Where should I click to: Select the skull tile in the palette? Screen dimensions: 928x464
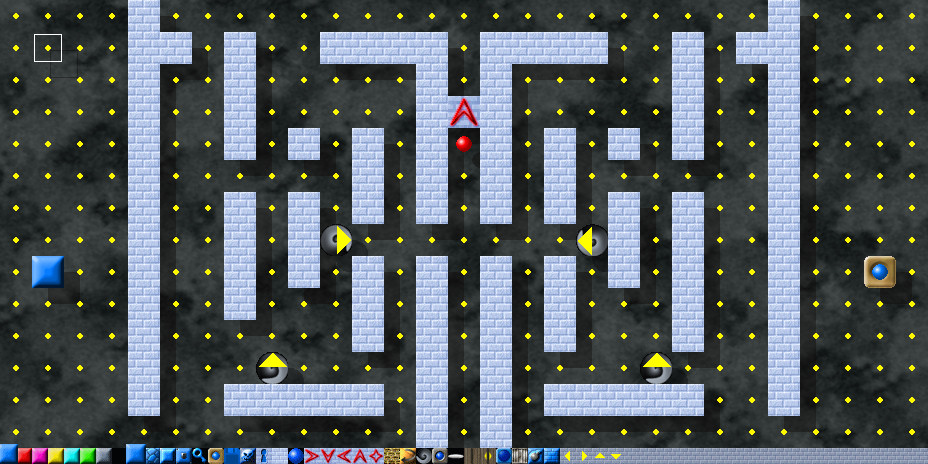[x=248, y=456]
